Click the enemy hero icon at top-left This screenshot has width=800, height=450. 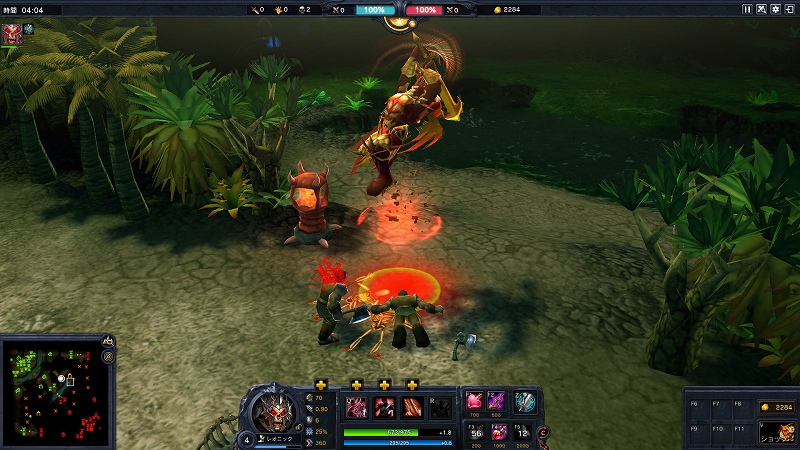point(13,30)
